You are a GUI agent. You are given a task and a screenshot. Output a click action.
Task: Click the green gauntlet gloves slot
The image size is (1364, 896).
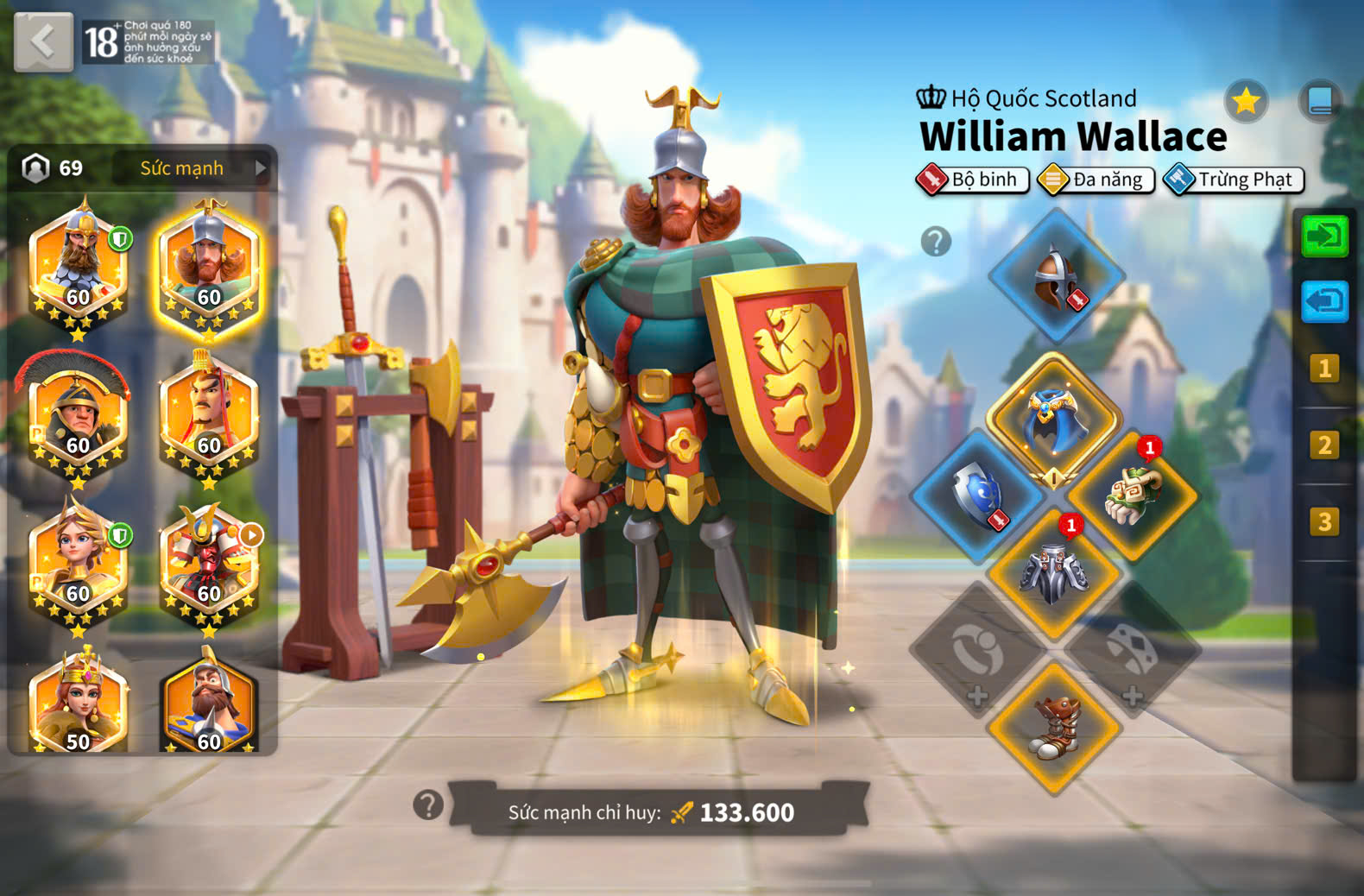[1133, 496]
